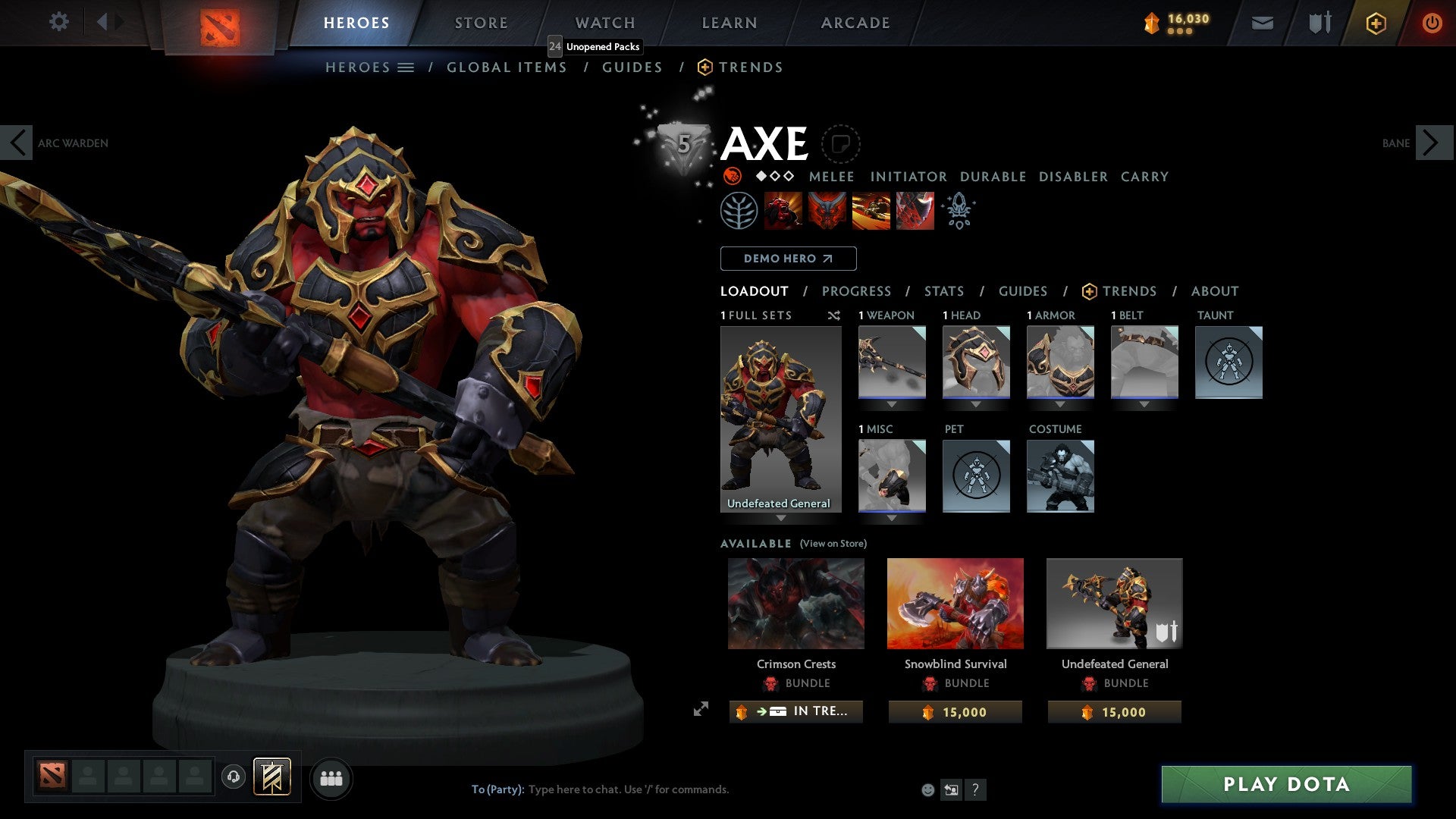Click the Dota Plus hexagon icon
The image size is (1456, 819).
tap(1375, 23)
